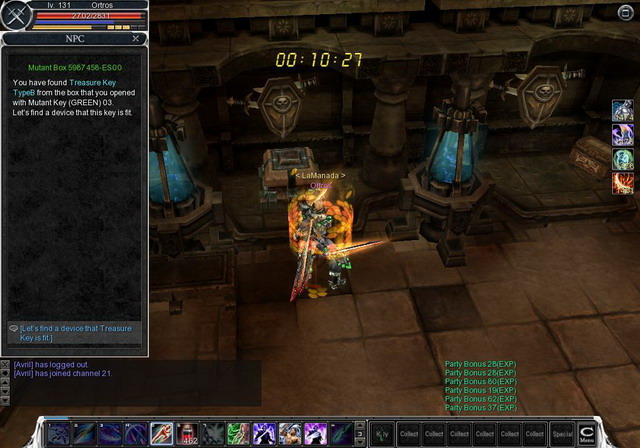The image size is (640, 448).
Task: Use the red potion hotbar slot
Action: pos(187,433)
